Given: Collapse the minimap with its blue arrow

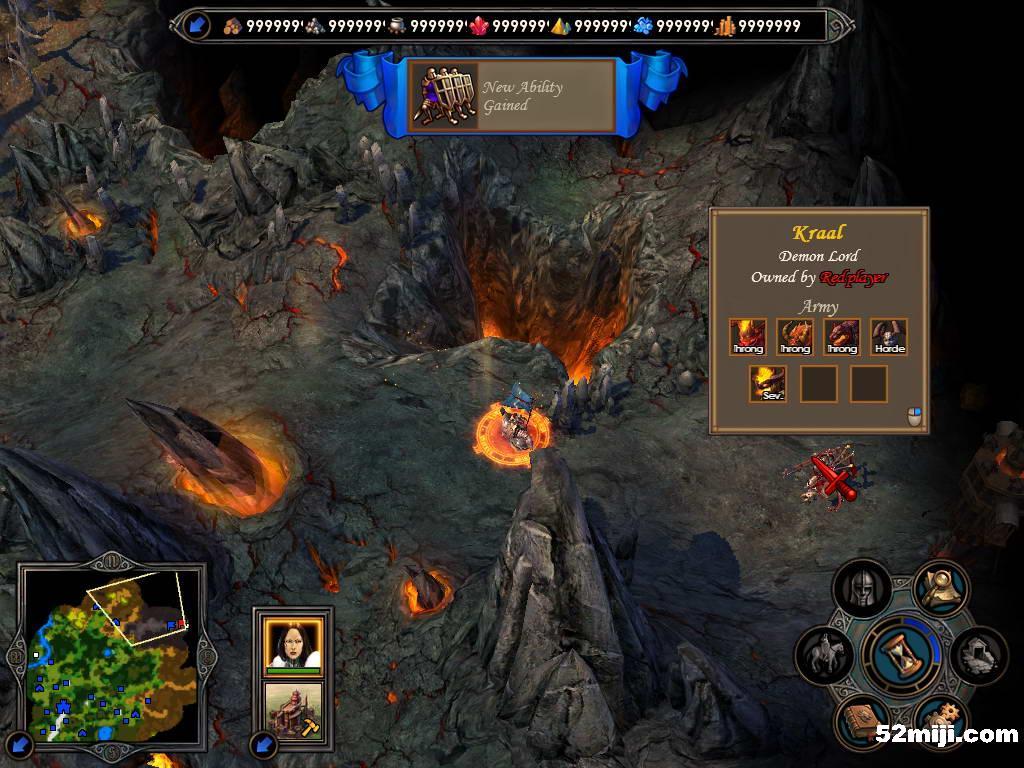Looking at the screenshot, I should tap(22, 744).
